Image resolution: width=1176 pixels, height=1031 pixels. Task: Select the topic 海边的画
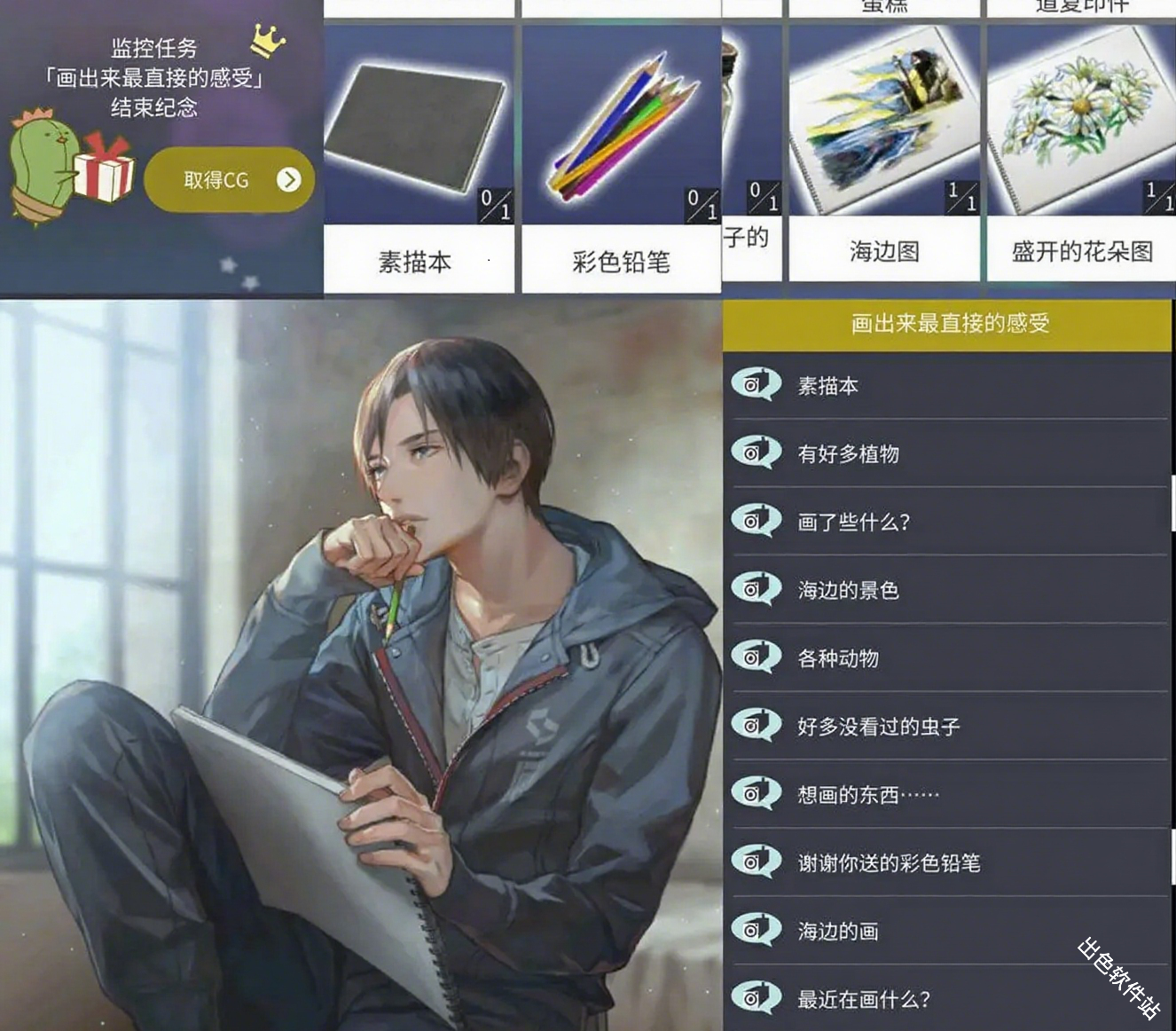(838, 930)
